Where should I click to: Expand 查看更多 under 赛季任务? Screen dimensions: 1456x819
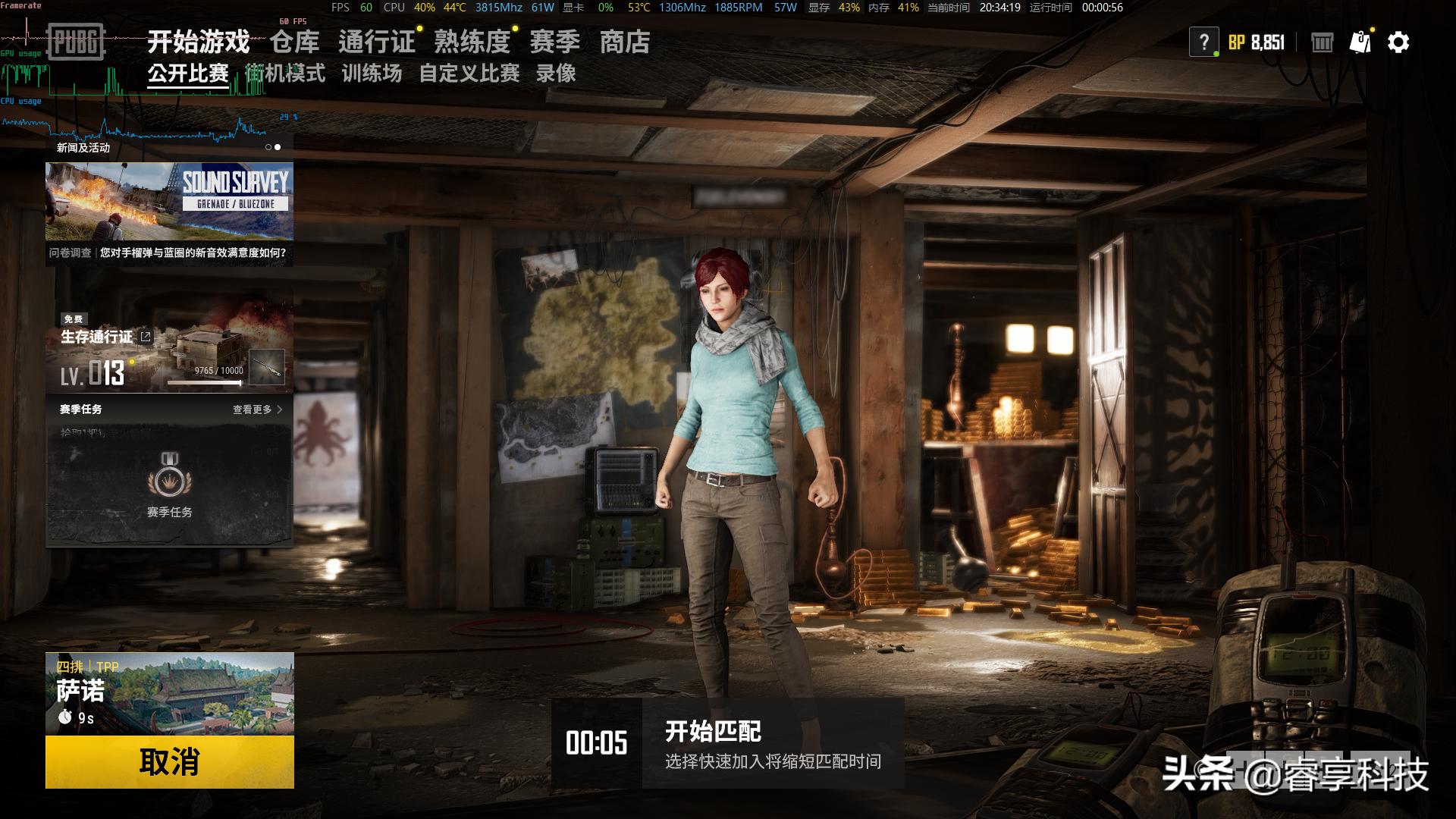(x=250, y=408)
